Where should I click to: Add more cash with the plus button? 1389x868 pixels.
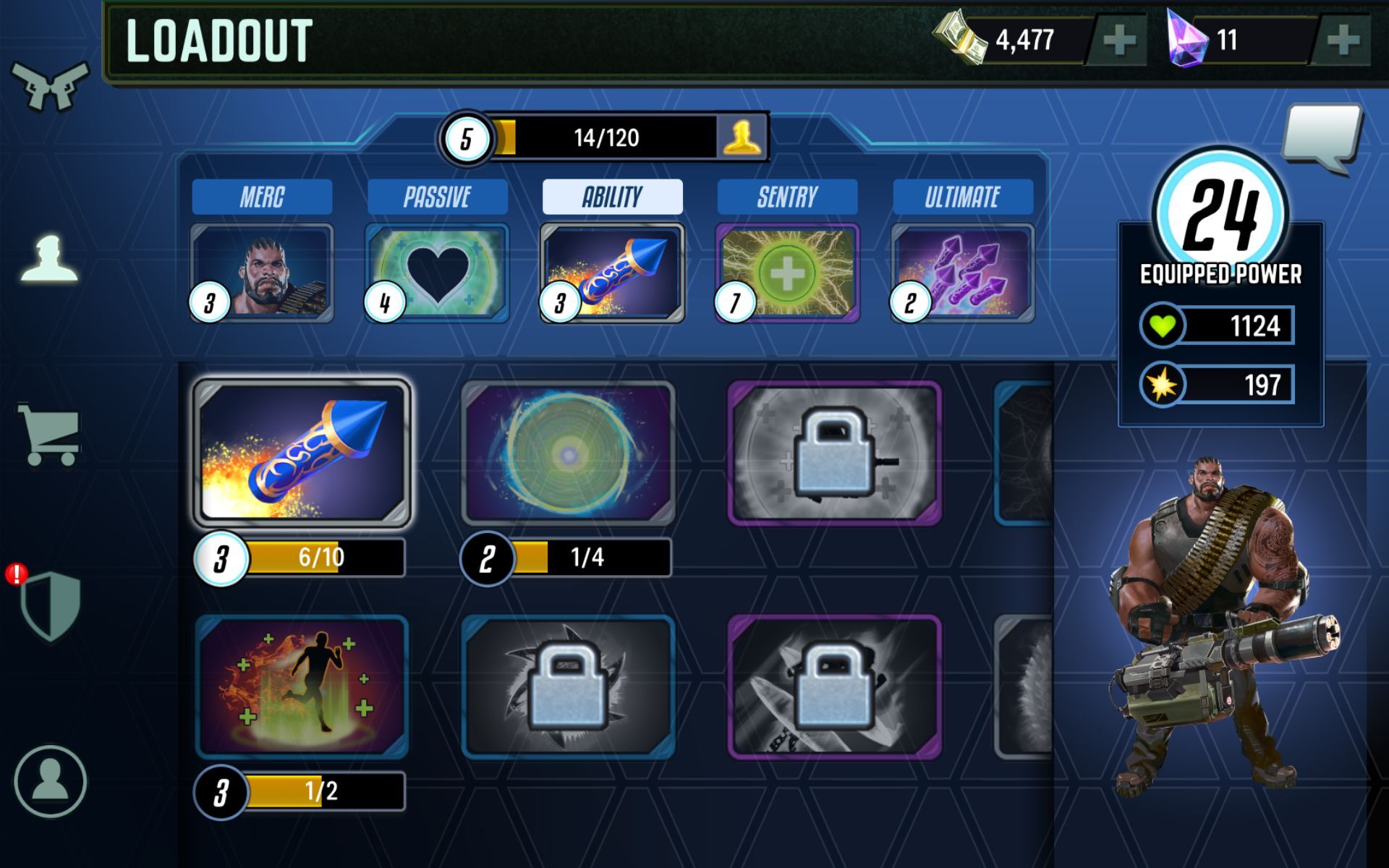tap(1119, 41)
